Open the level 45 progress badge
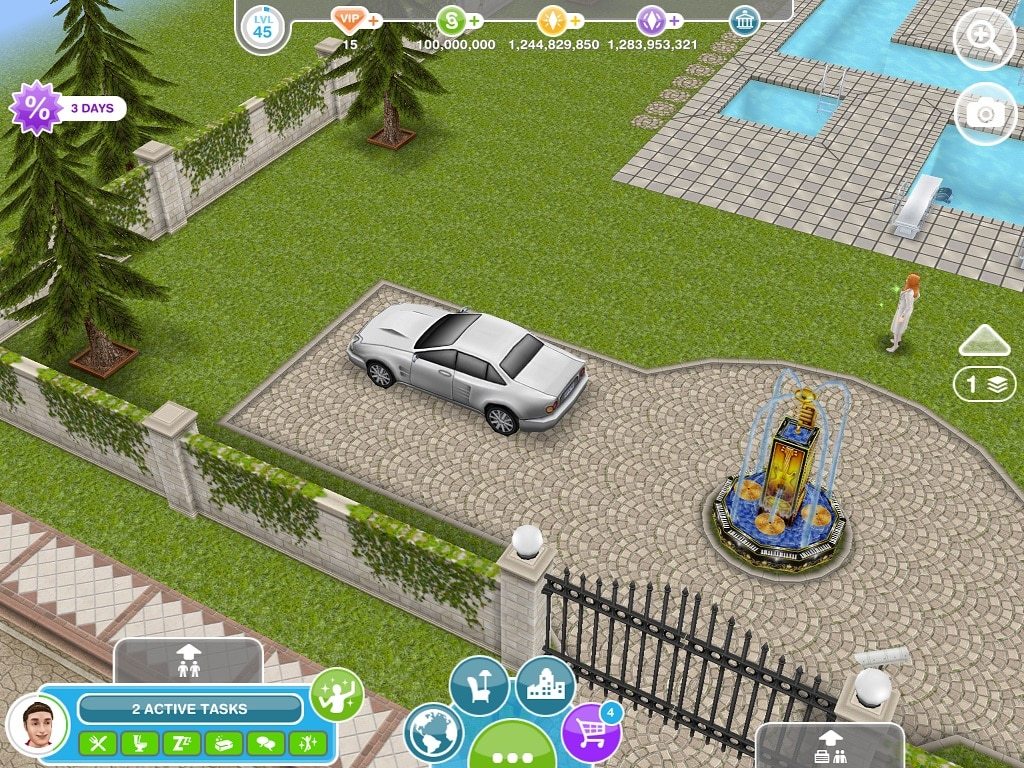Image resolution: width=1024 pixels, height=768 pixels. [261, 27]
